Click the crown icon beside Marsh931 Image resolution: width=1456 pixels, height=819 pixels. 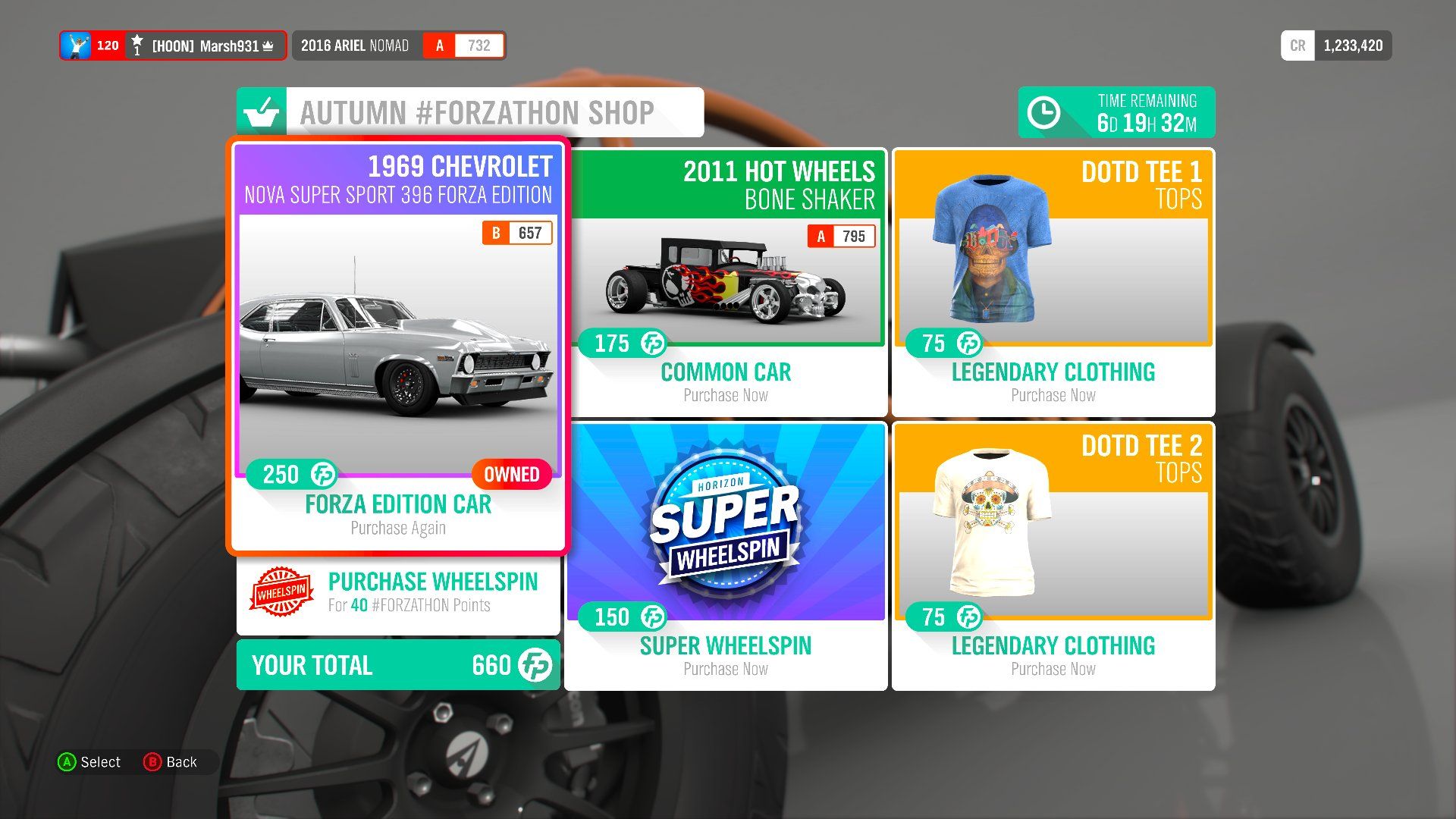coord(267,45)
